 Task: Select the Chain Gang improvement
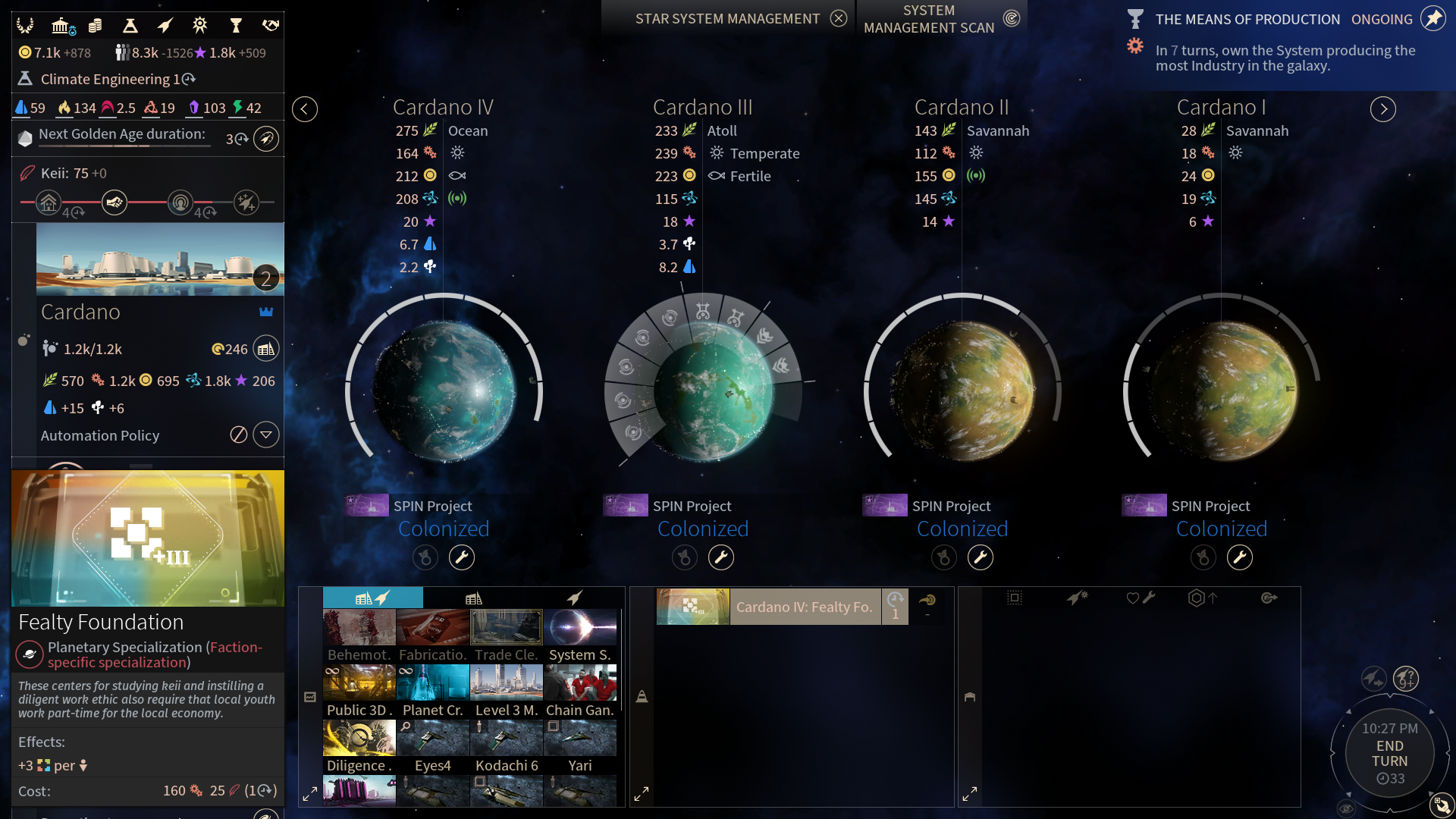[x=580, y=691]
